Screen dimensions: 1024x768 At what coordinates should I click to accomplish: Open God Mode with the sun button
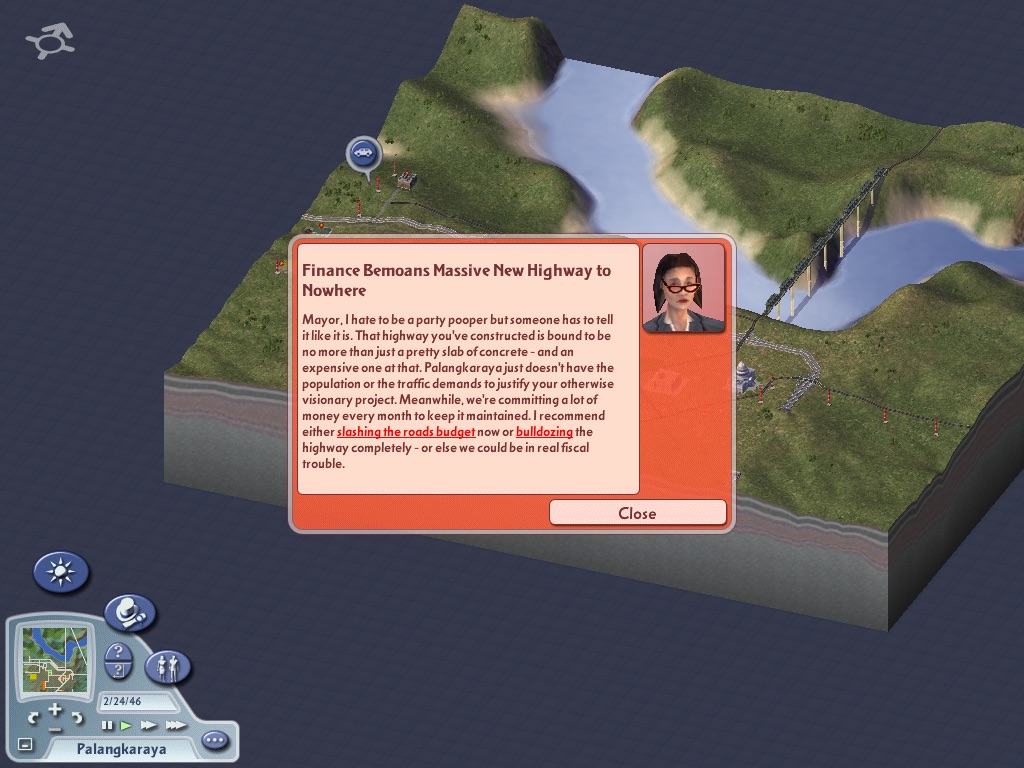61,572
